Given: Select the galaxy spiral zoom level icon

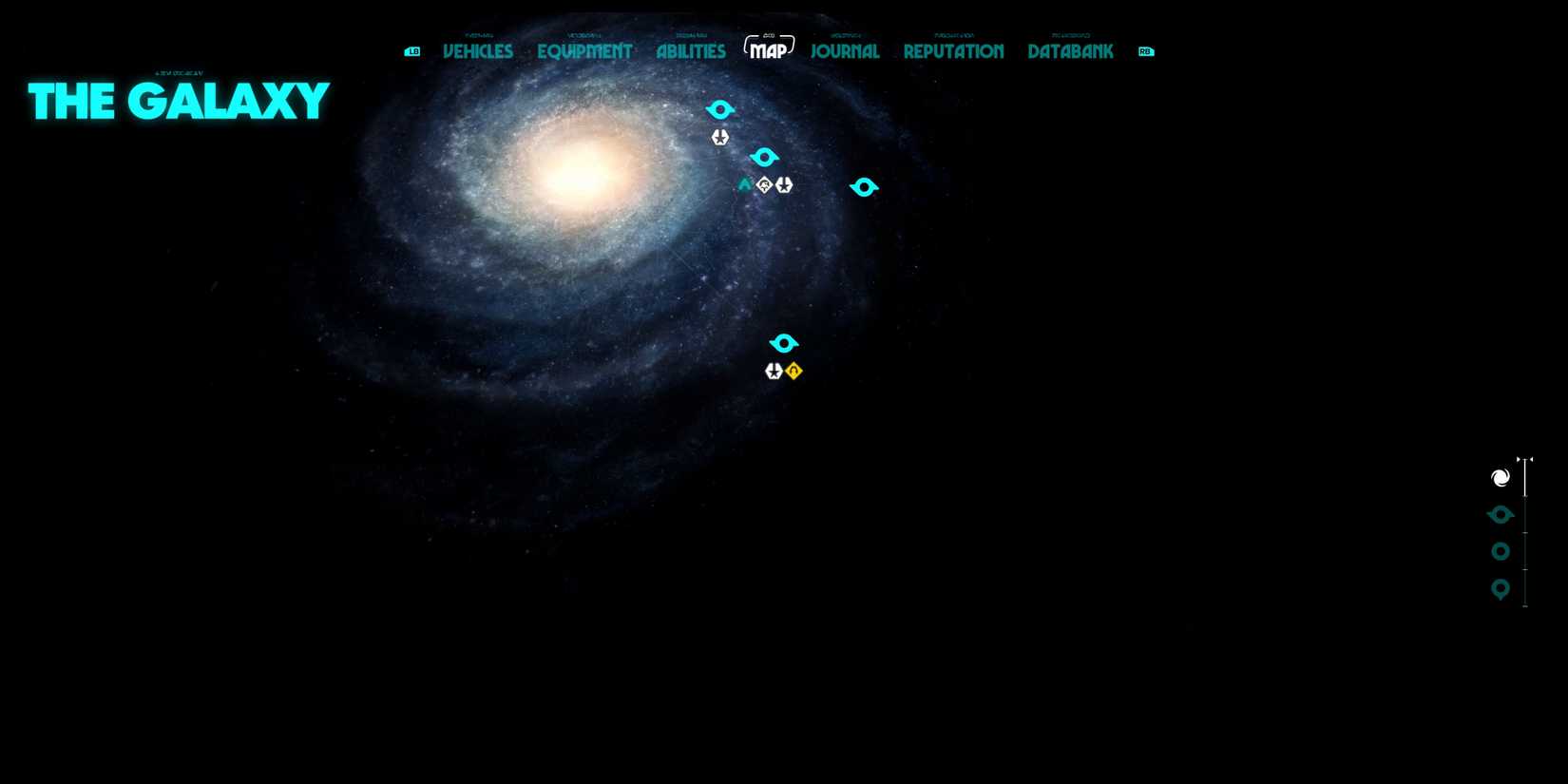Looking at the screenshot, I should coord(1500,477).
